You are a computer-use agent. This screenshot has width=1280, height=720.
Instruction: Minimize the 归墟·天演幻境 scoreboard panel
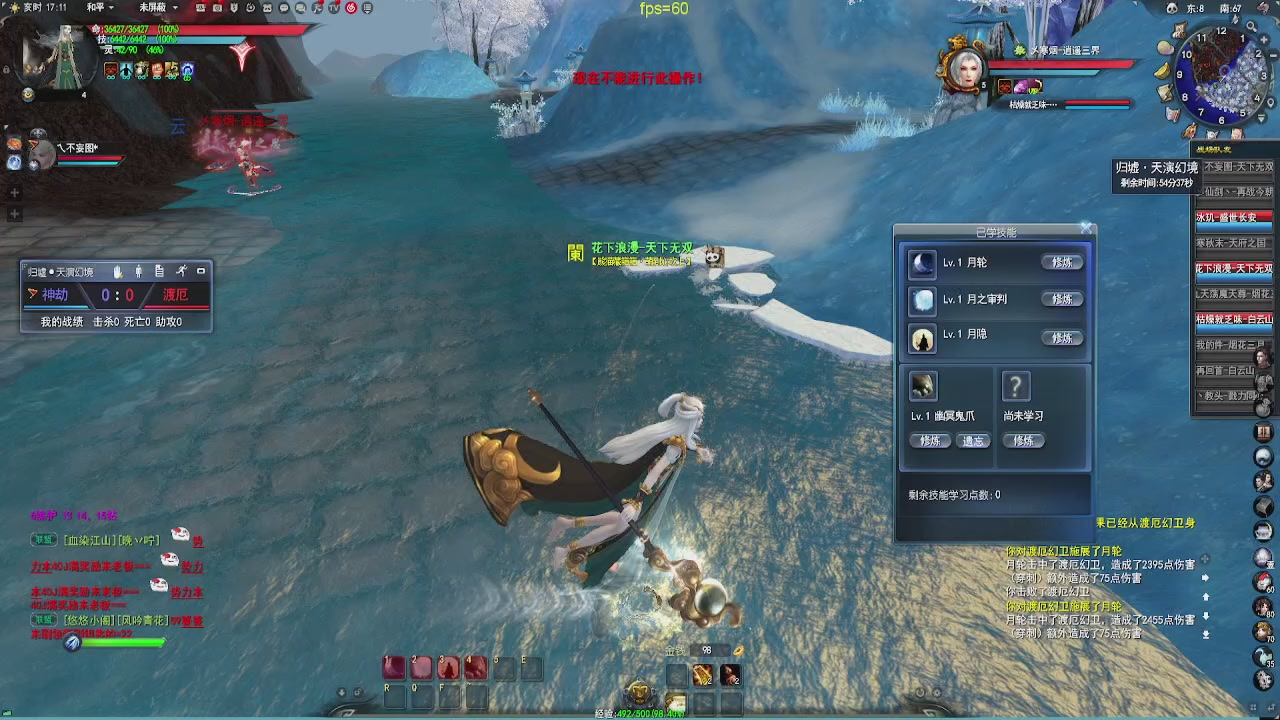[x=201, y=271]
